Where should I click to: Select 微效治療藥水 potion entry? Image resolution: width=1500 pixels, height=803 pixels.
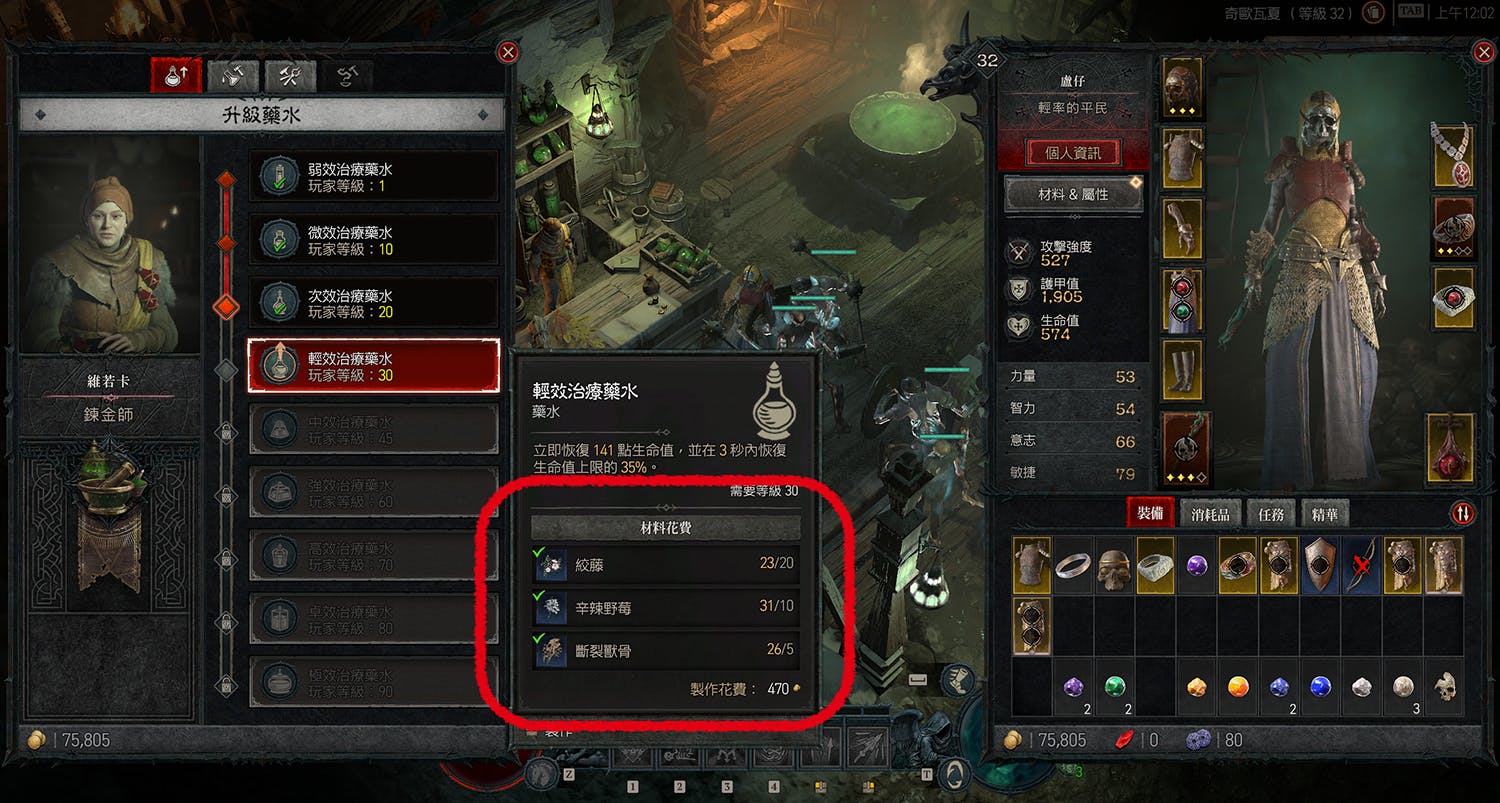[373, 240]
